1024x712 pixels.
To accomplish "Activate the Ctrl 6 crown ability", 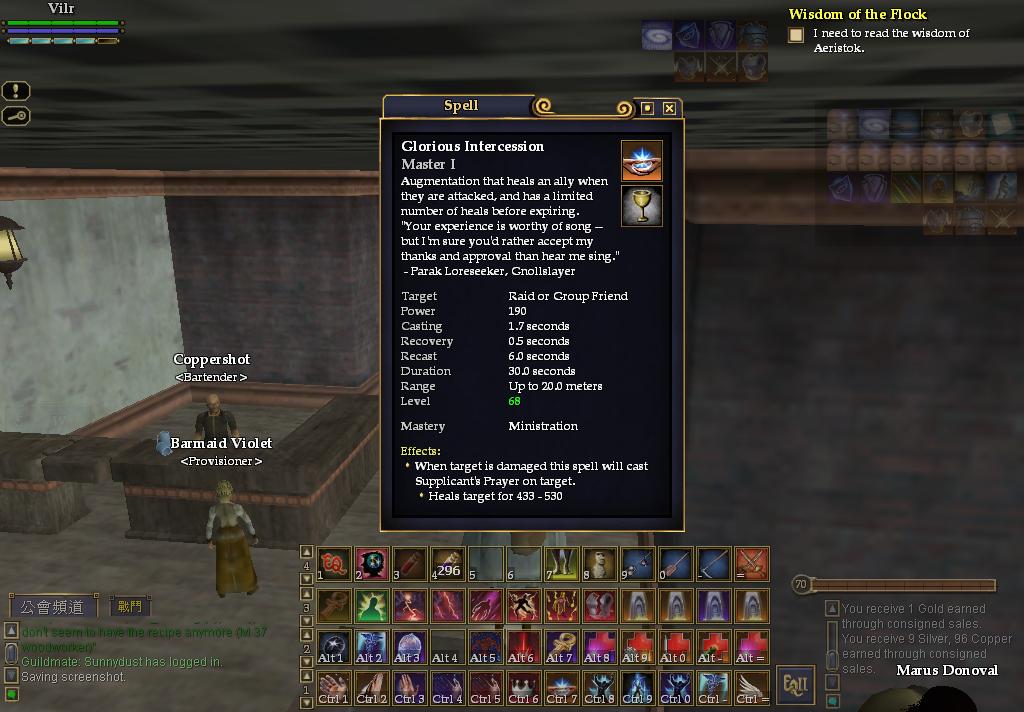I will (x=523, y=687).
